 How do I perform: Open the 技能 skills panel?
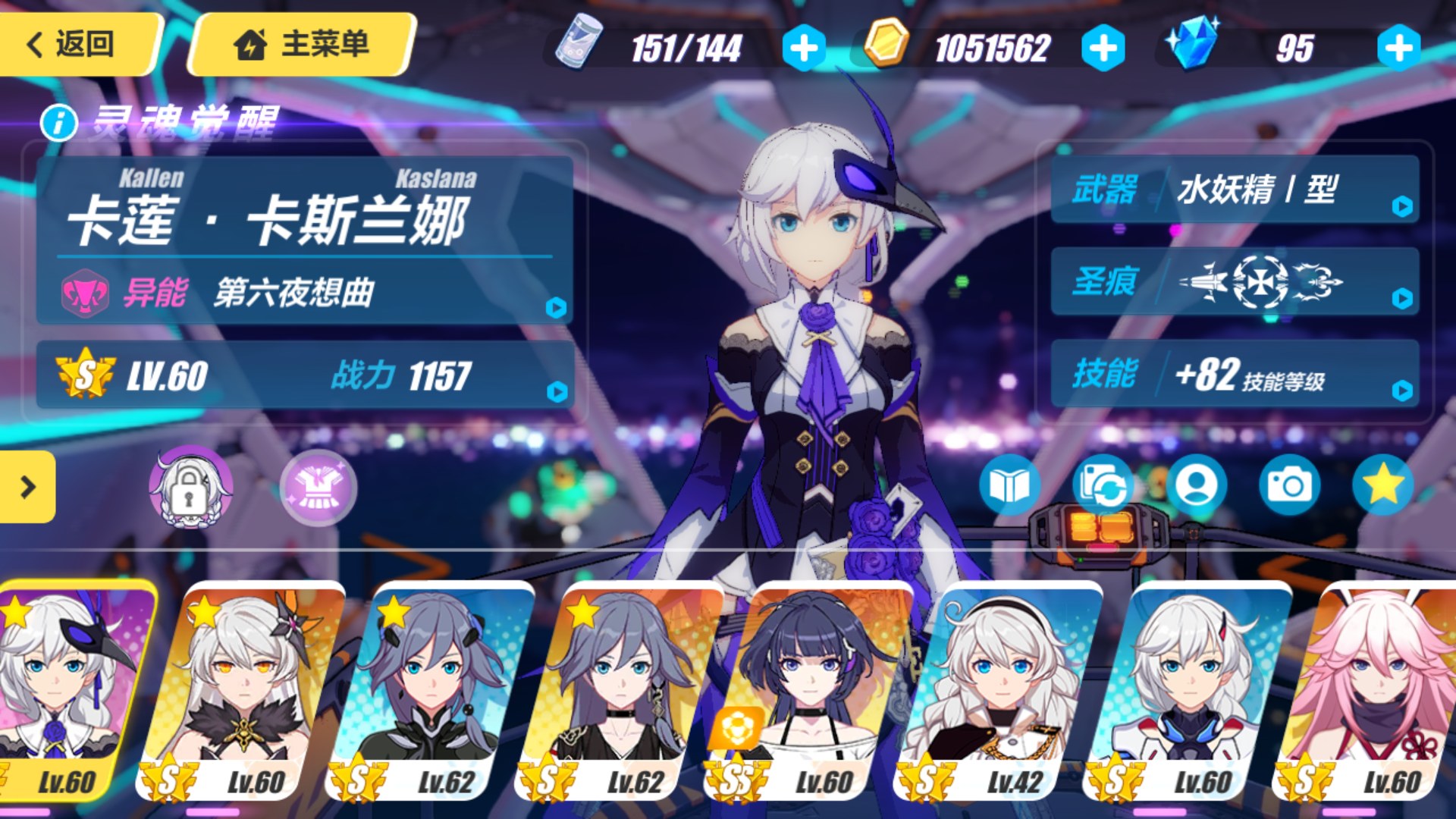(1235, 374)
